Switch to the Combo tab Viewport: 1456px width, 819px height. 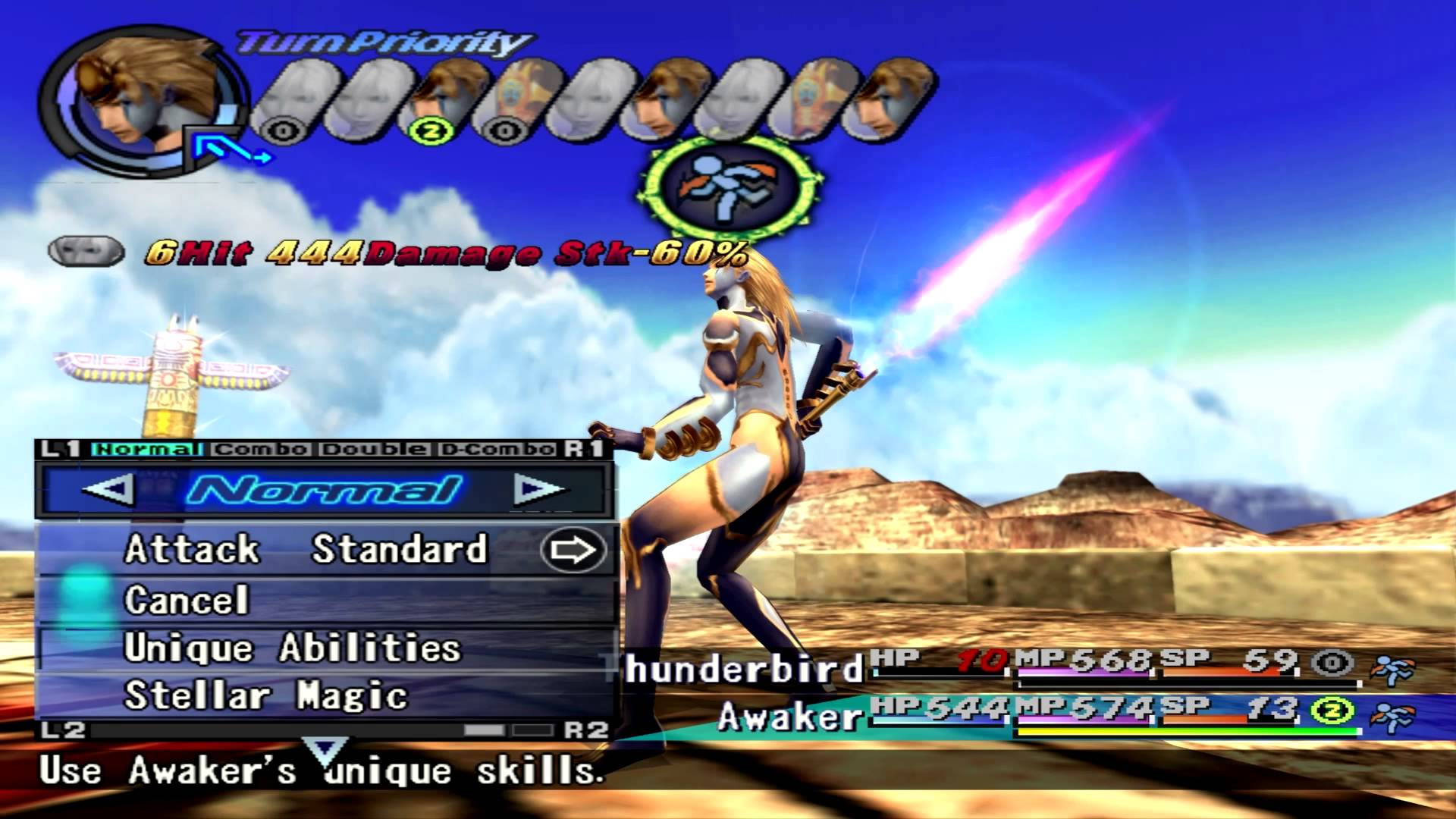(x=260, y=449)
